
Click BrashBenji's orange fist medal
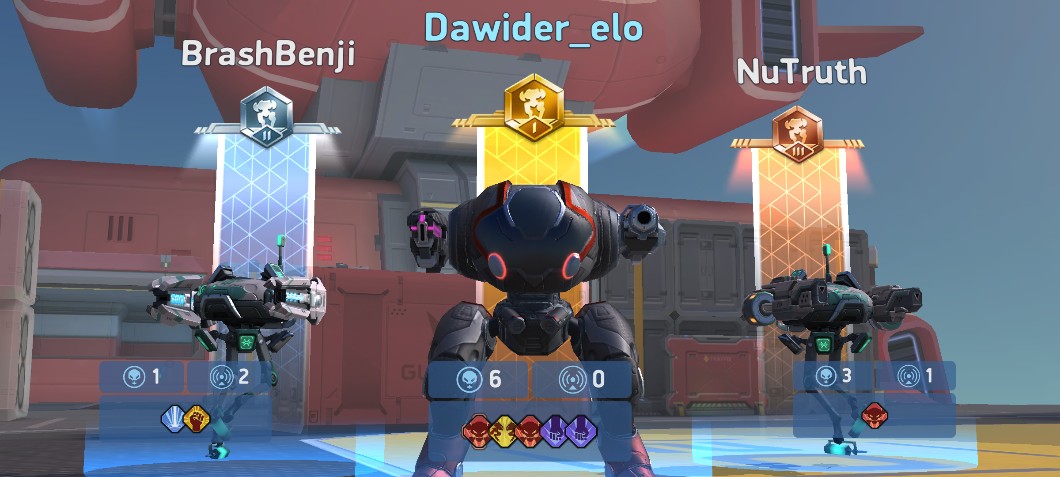point(196,418)
